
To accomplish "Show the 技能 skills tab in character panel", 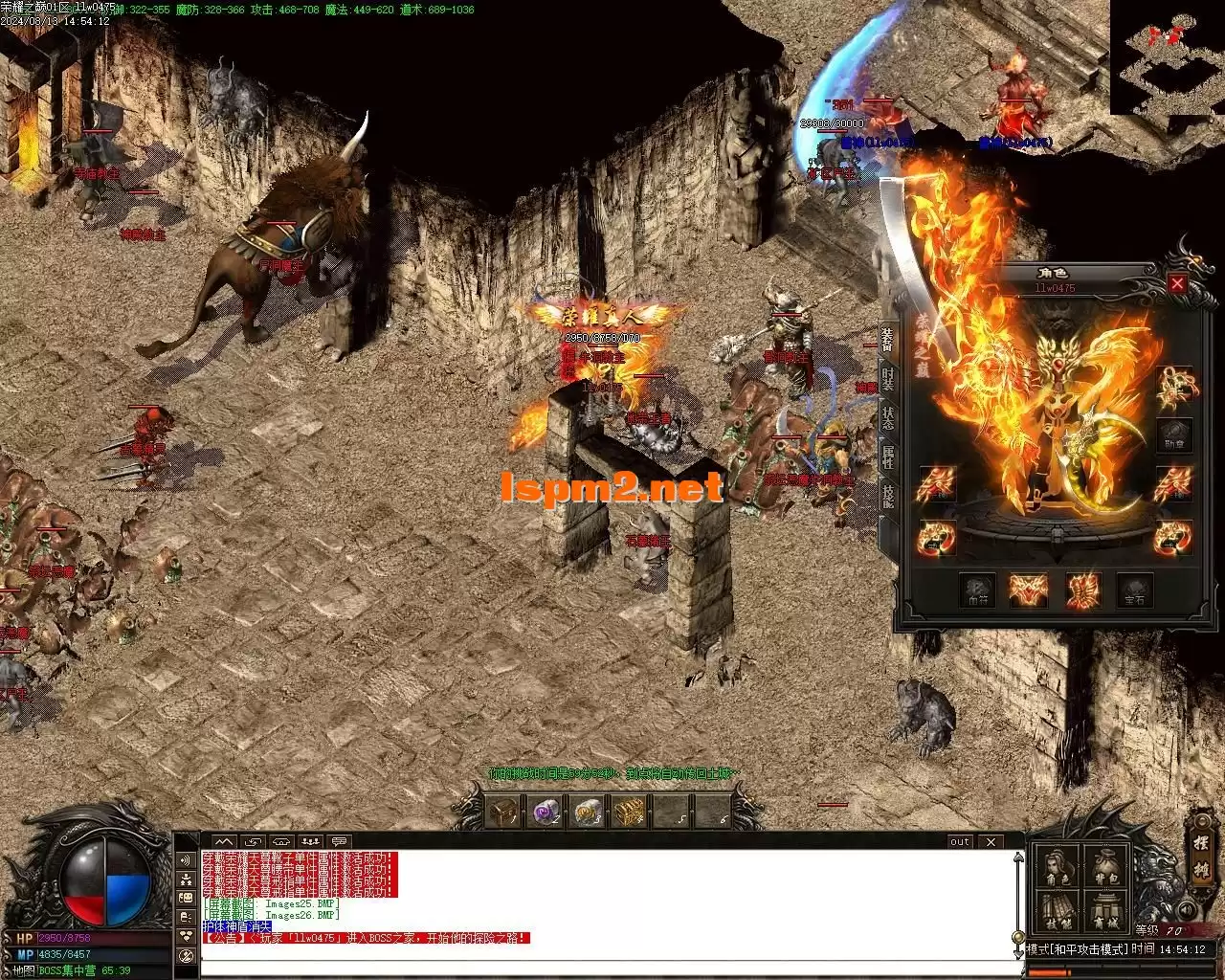I will point(888,495).
